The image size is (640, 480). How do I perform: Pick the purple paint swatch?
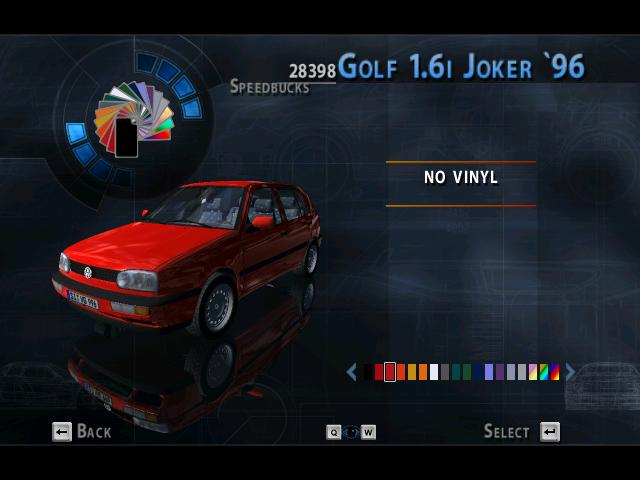500,372
